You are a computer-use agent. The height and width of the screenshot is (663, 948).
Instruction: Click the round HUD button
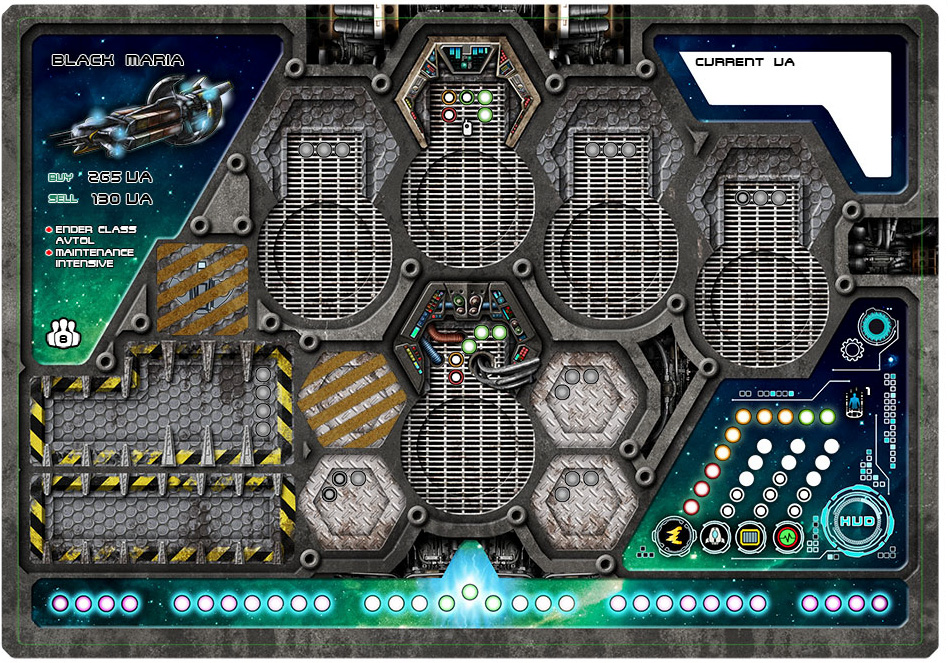[x=857, y=522]
